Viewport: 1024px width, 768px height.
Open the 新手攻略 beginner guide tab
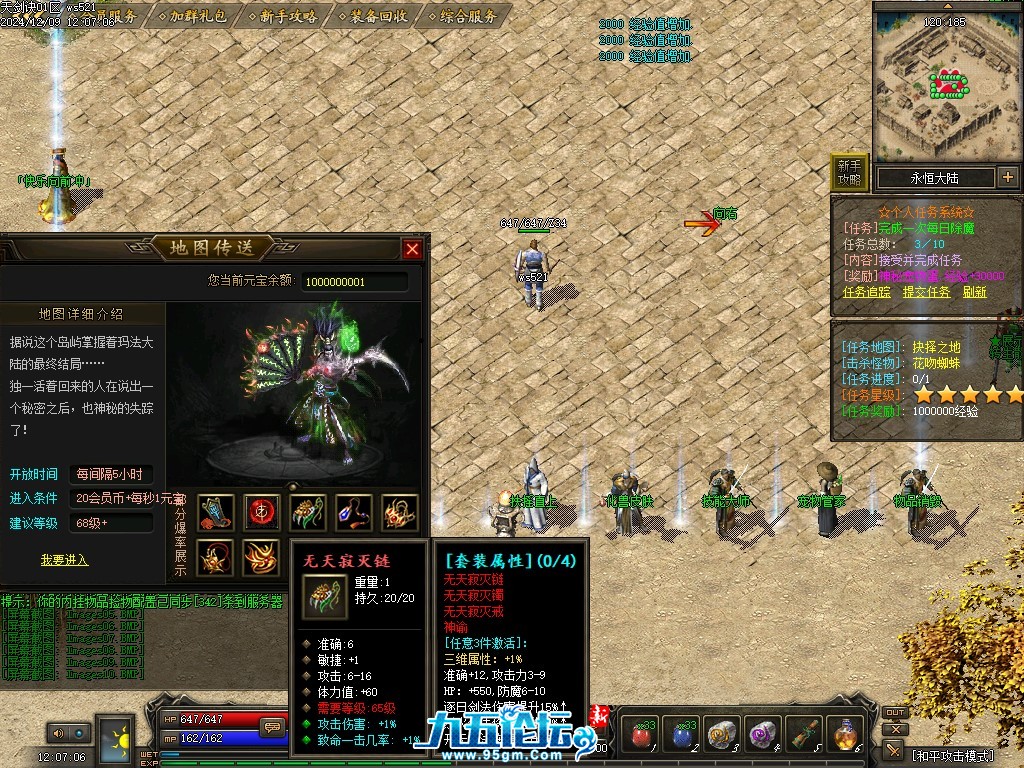click(x=287, y=16)
